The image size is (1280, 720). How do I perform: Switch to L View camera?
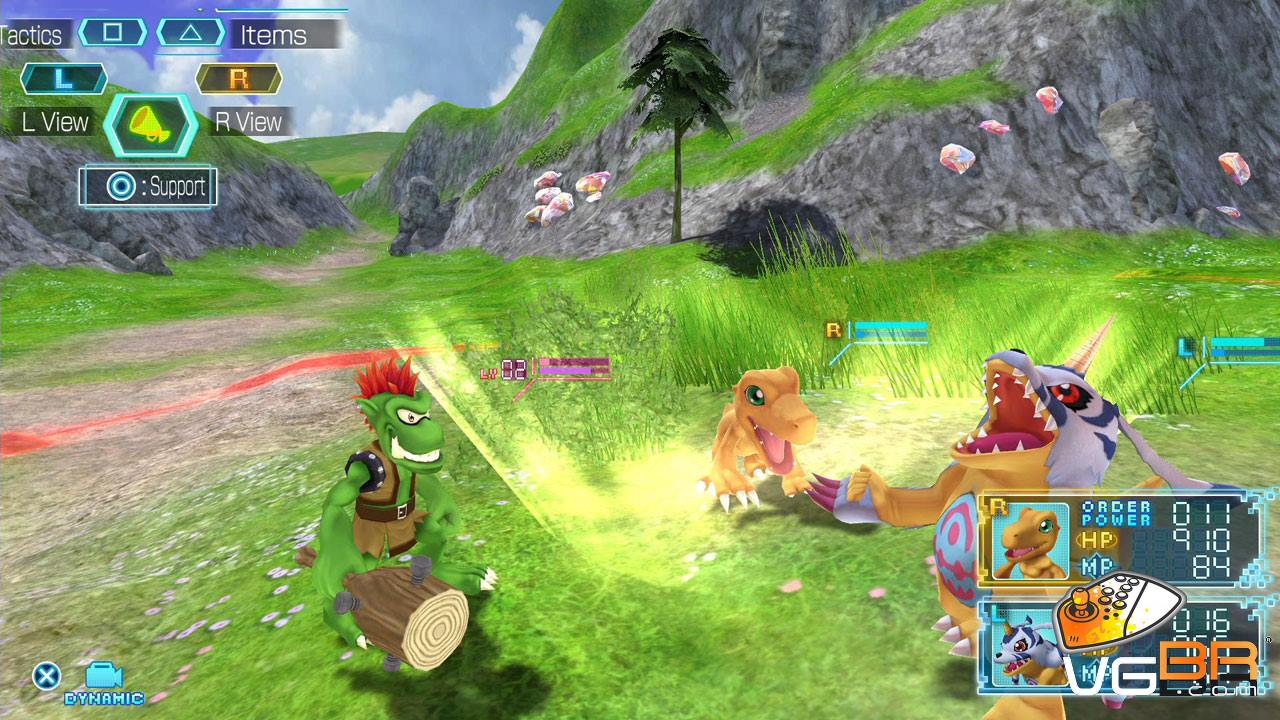pos(56,122)
